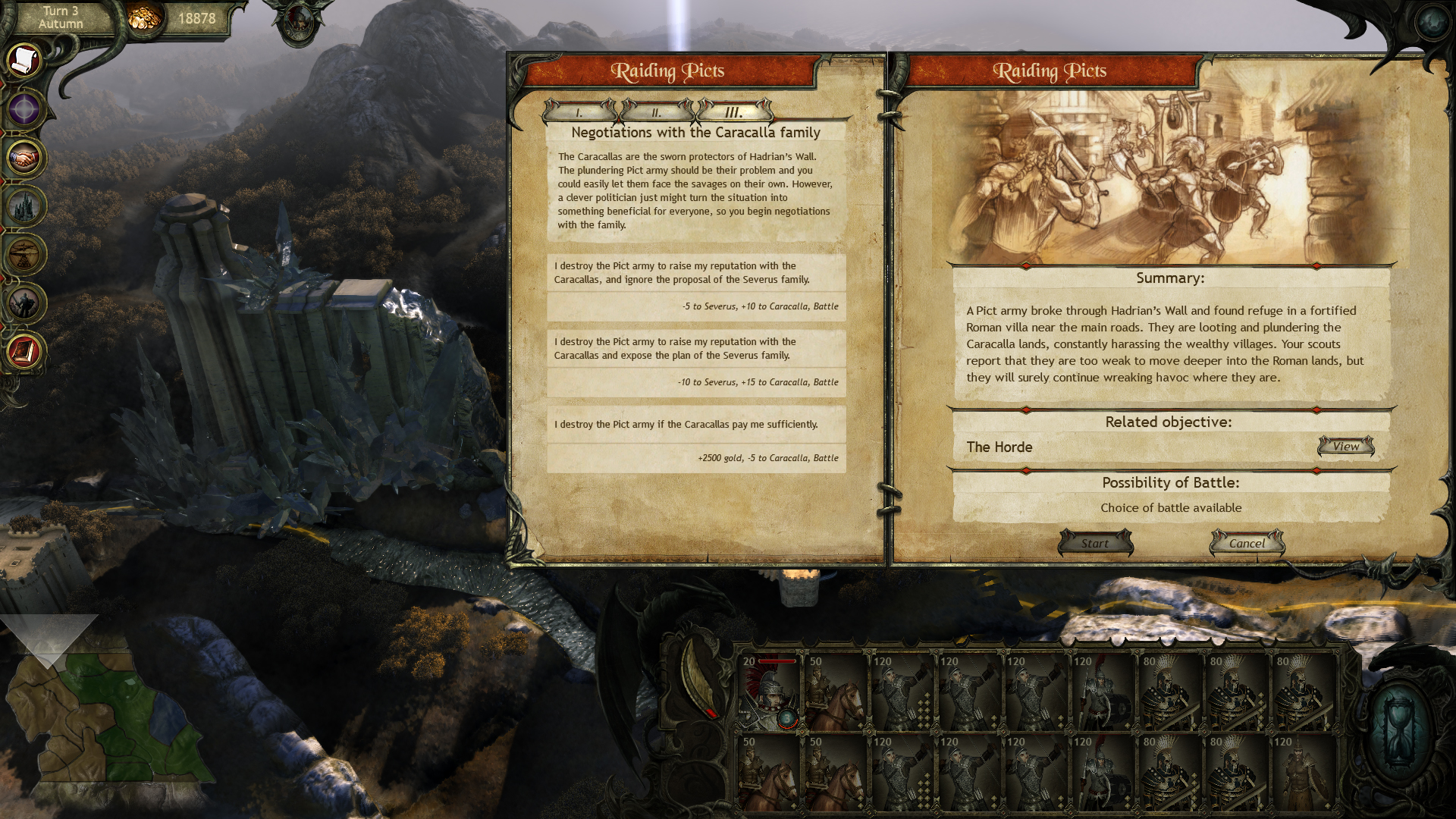Open the dark castle stronghold icon
The image size is (1456, 819).
(x=25, y=206)
